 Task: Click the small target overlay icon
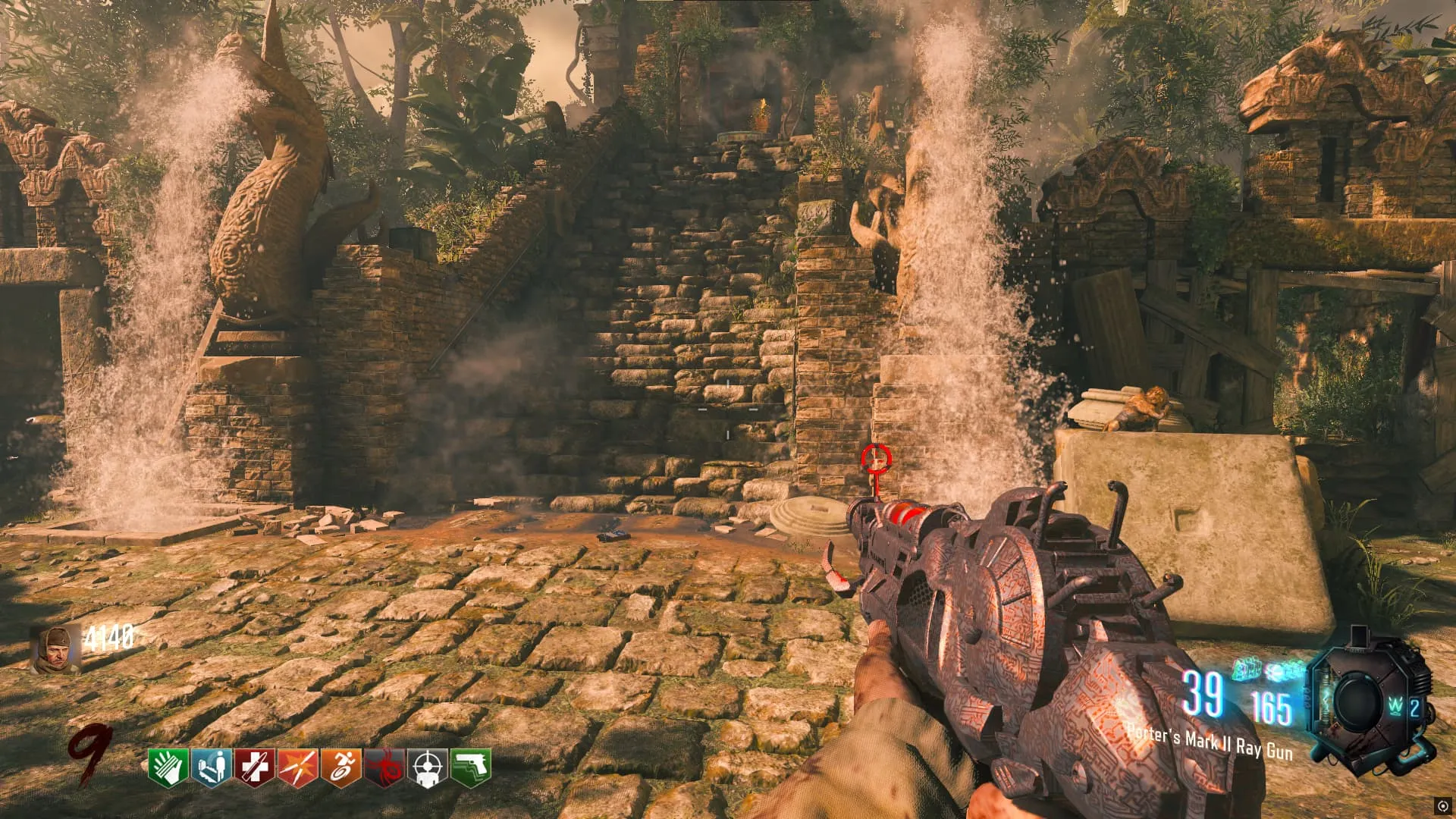(1442, 805)
